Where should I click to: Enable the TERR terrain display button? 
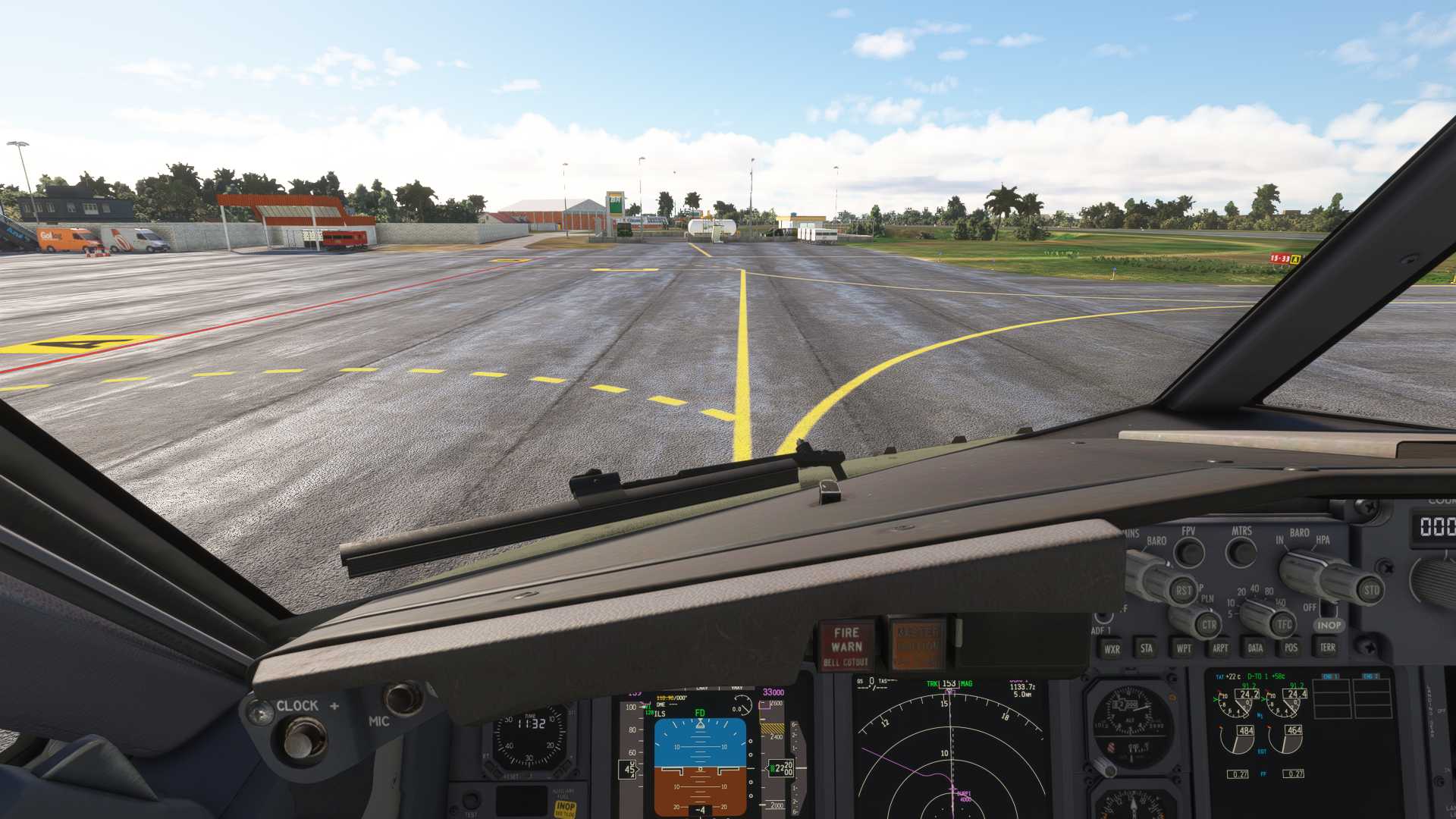tap(1328, 648)
